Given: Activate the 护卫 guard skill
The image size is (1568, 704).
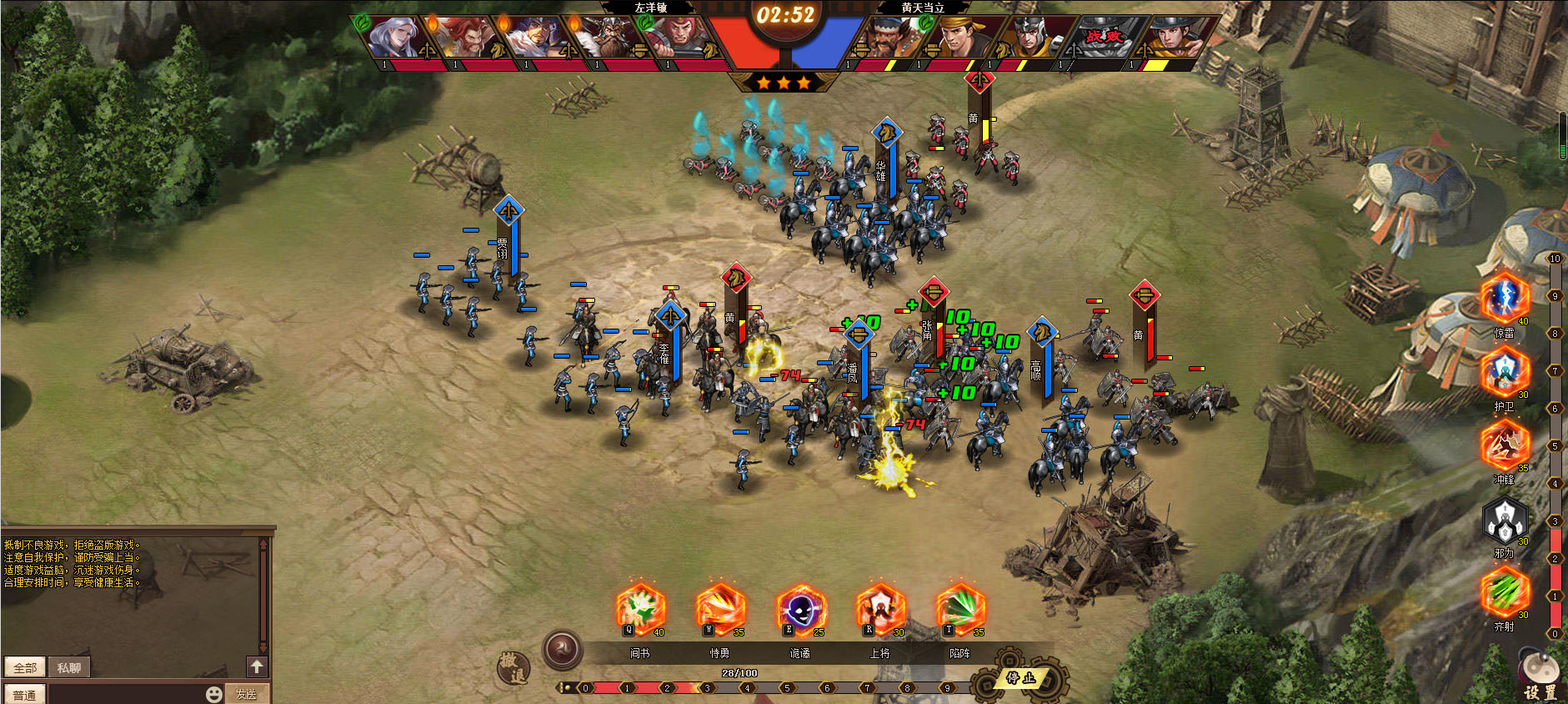Looking at the screenshot, I should pos(1505,373).
